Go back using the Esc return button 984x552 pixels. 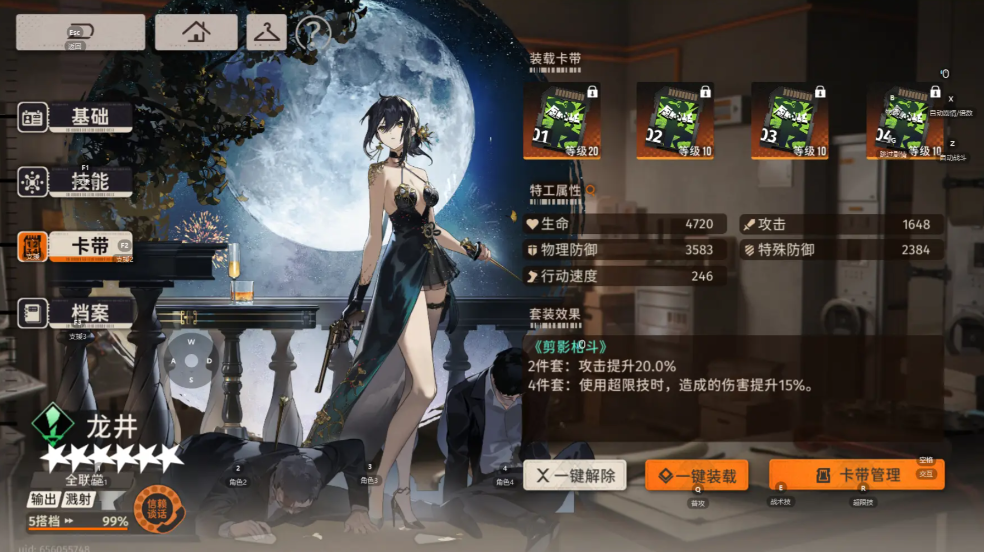pos(80,32)
